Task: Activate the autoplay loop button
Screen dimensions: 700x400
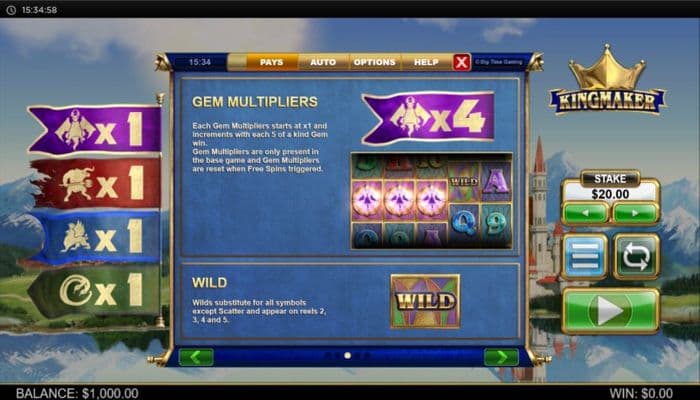Action: pyautogui.click(x=635, y=257)
